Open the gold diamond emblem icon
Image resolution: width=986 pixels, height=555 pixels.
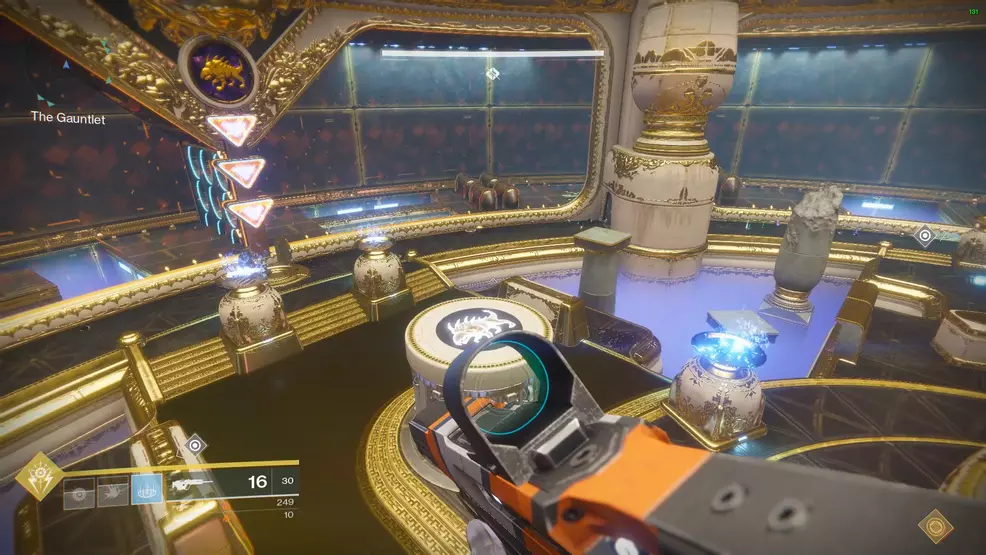pyautogui.click(x=936, y=526)
